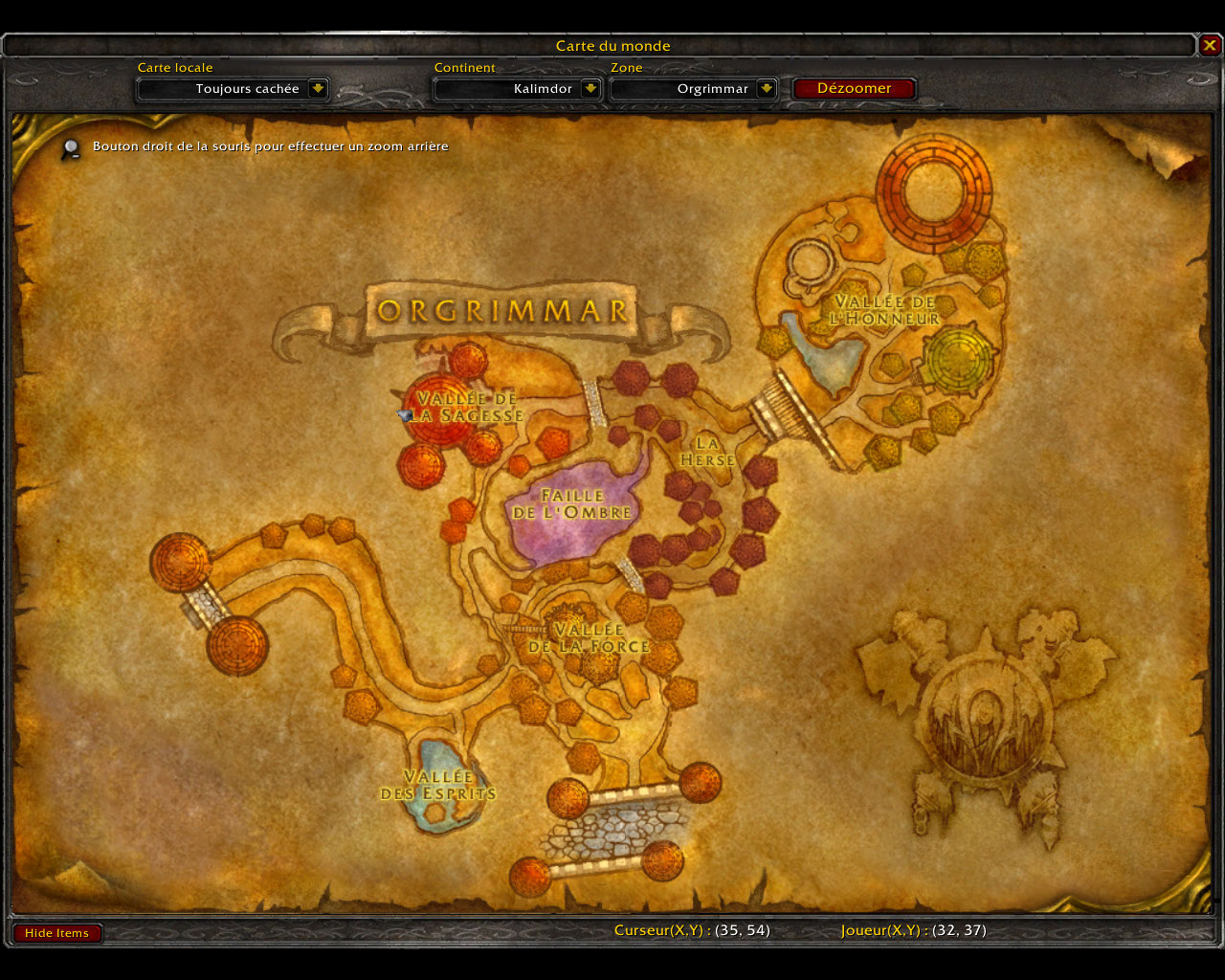Close the world map window
The height and width of the screenshot is (980, 1225).
(x=1210, y=45)
